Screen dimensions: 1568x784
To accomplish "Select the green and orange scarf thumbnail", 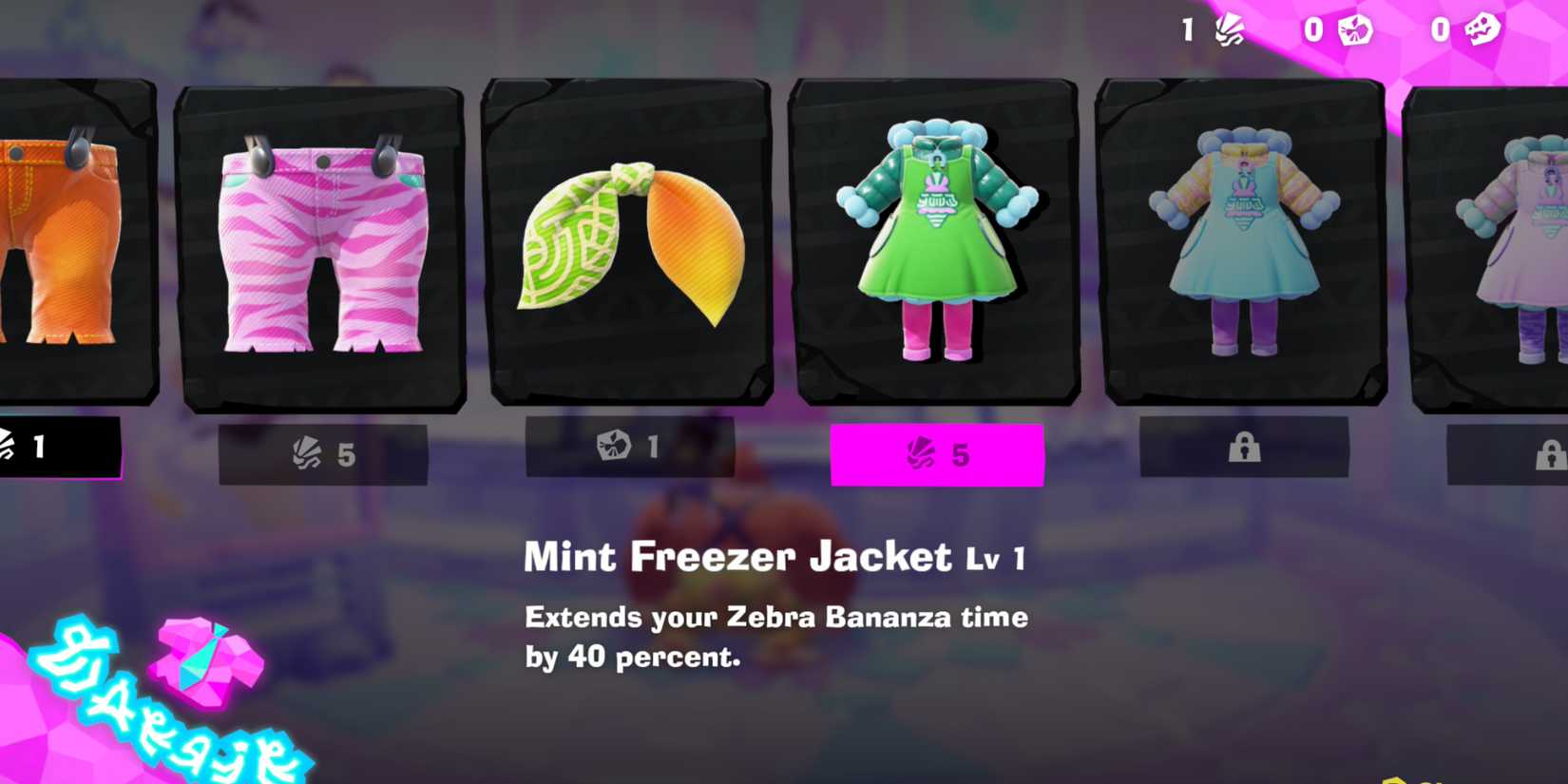I will pyautogui.click(x=627, y=242).
